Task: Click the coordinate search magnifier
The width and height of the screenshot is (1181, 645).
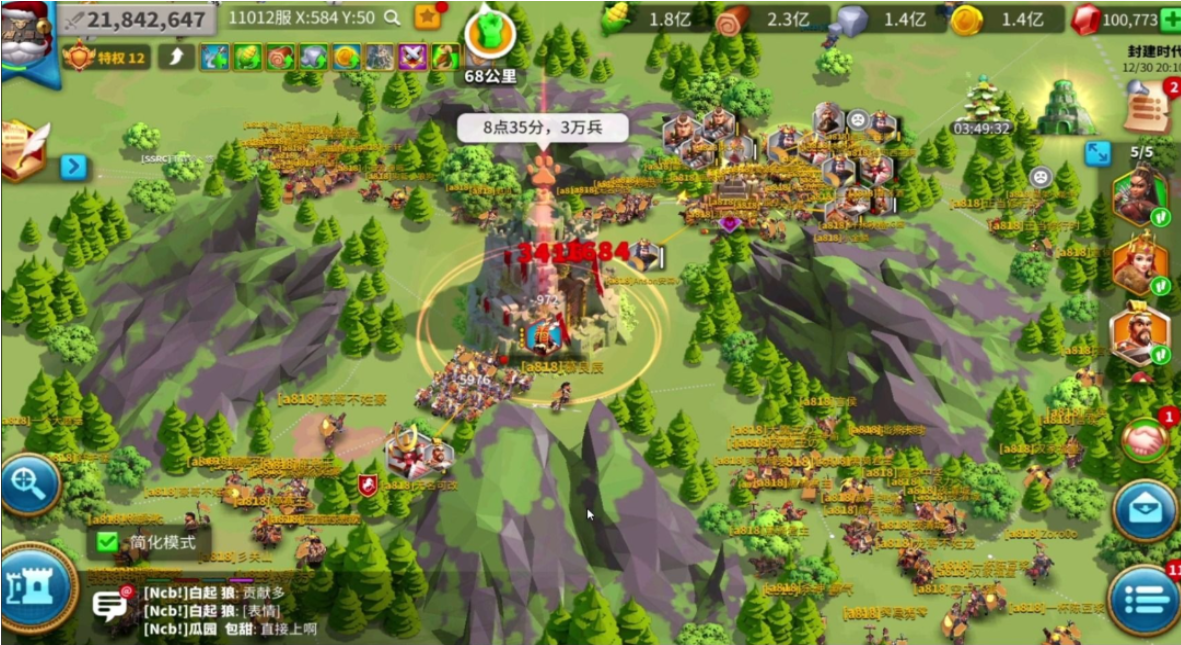Action: point(392,17)
